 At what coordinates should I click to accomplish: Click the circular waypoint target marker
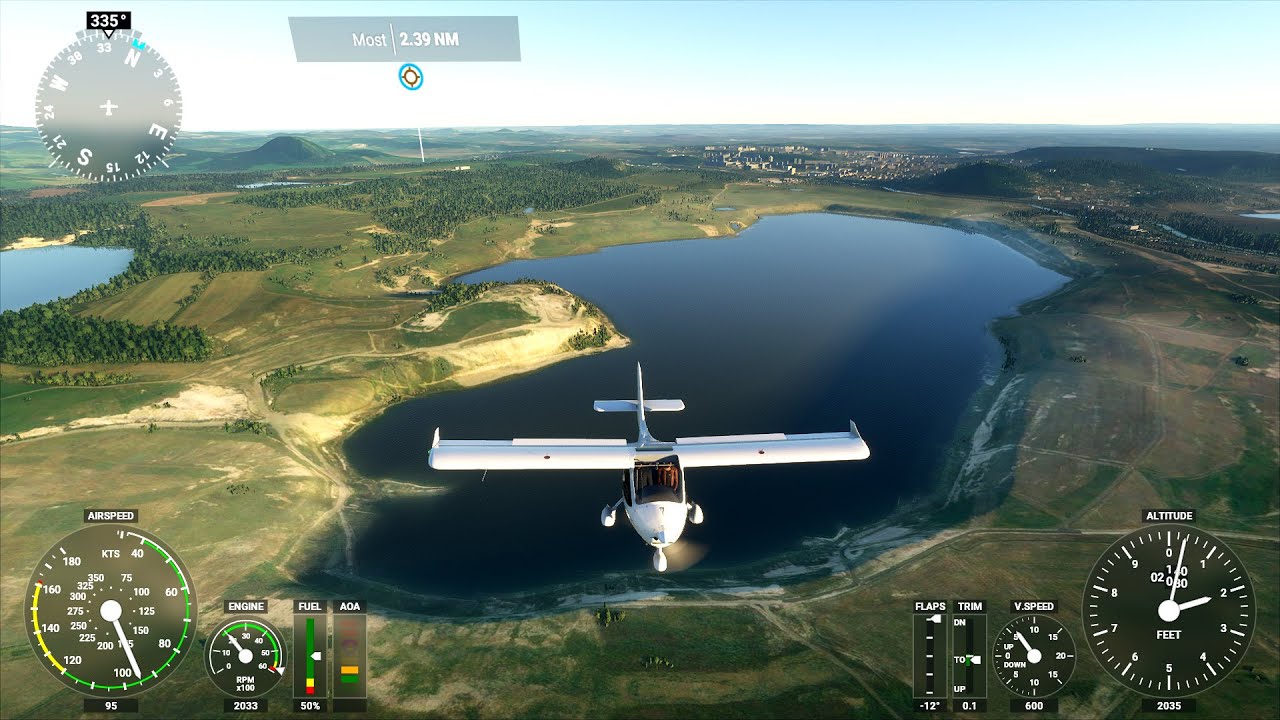tap(410, 76)
